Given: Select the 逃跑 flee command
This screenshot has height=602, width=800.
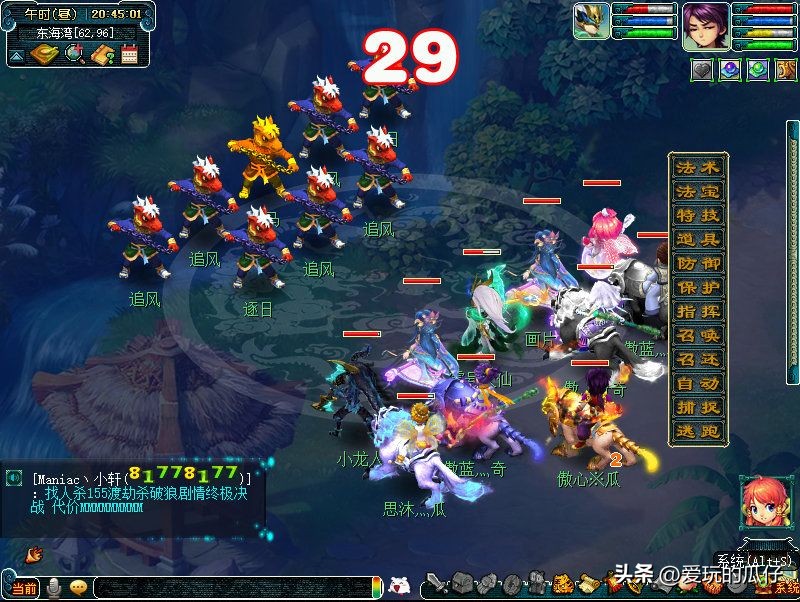Looking at the screenshot, I should click(697, 432).
